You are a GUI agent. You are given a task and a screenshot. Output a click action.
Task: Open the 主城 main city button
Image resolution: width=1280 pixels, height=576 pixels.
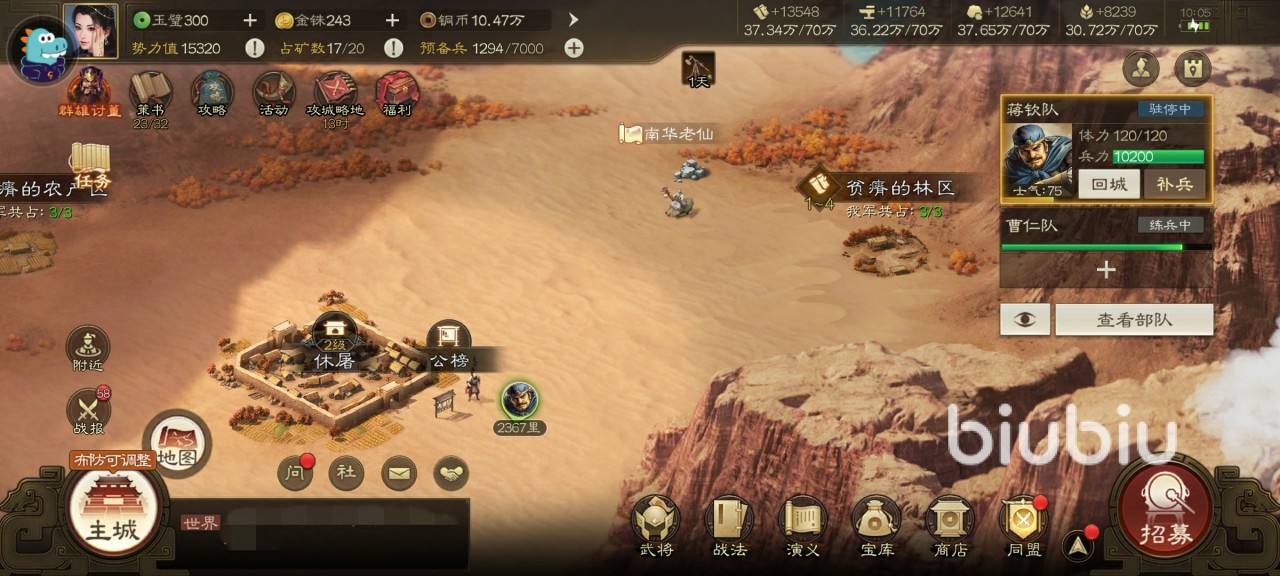point(112,510)
